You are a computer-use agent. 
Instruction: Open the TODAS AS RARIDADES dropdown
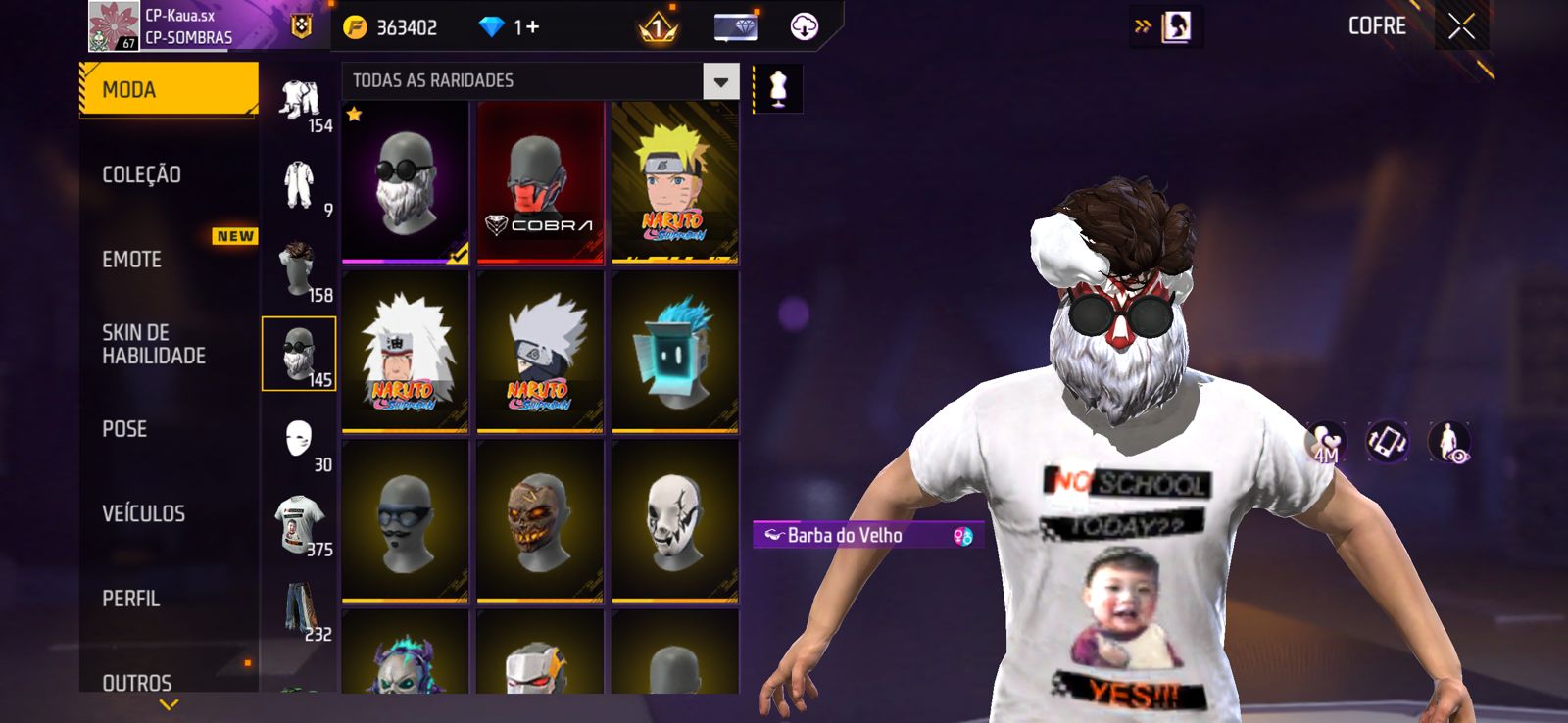click(x=720, y=81)
